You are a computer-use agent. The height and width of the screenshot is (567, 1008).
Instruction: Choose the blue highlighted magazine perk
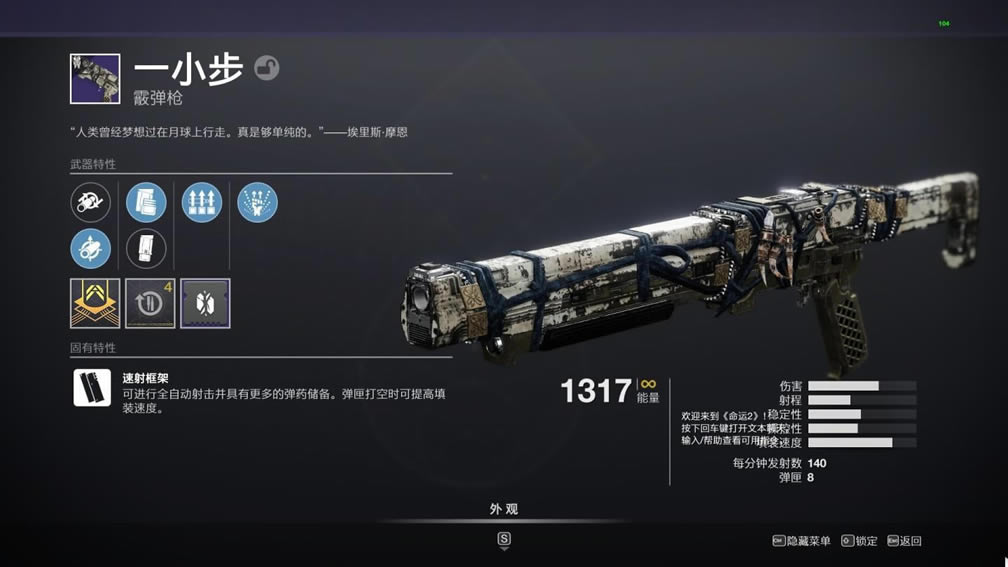click(x=146, y=203)
